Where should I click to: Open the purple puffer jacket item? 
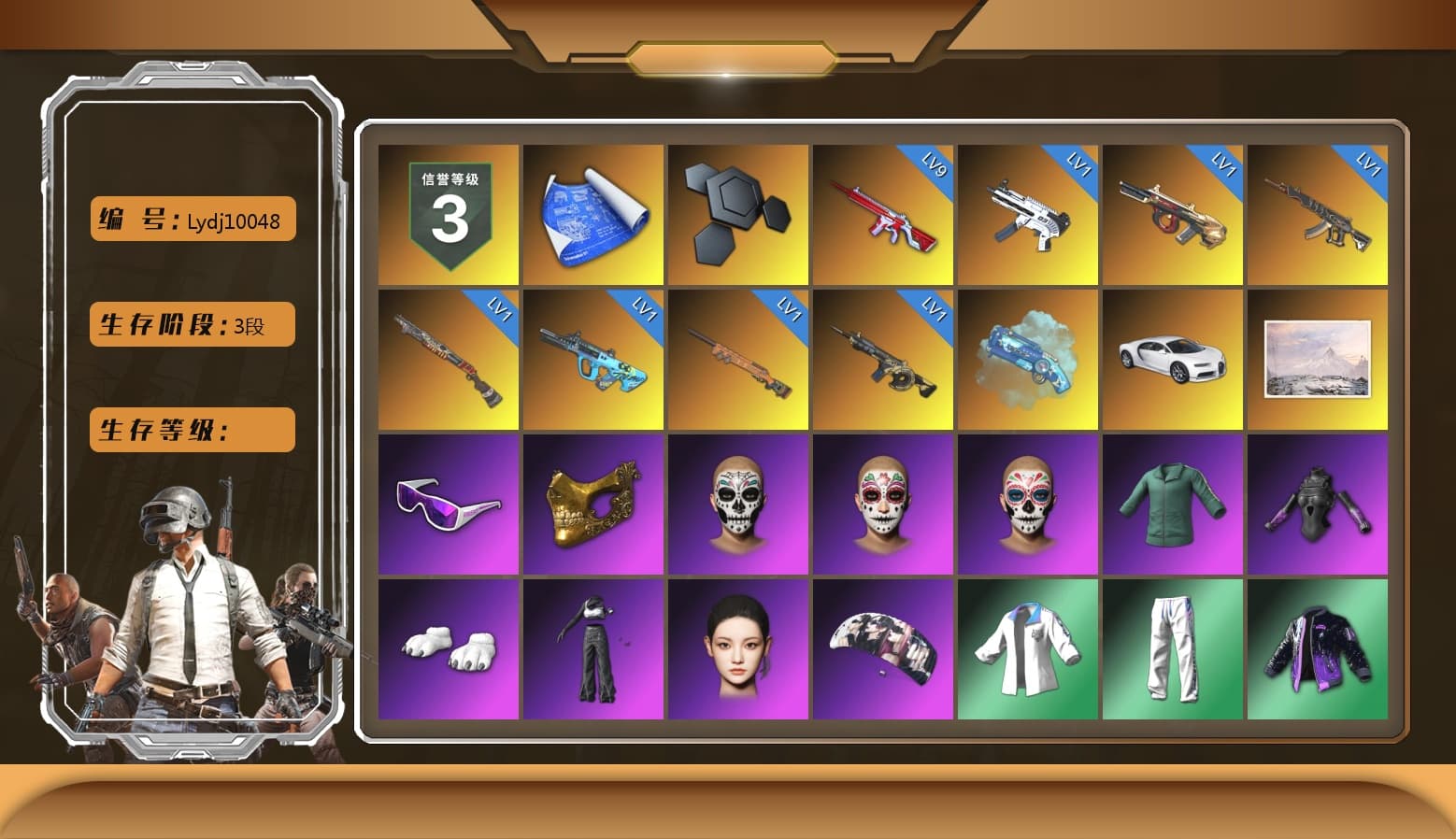click(x=1319, y=647)
